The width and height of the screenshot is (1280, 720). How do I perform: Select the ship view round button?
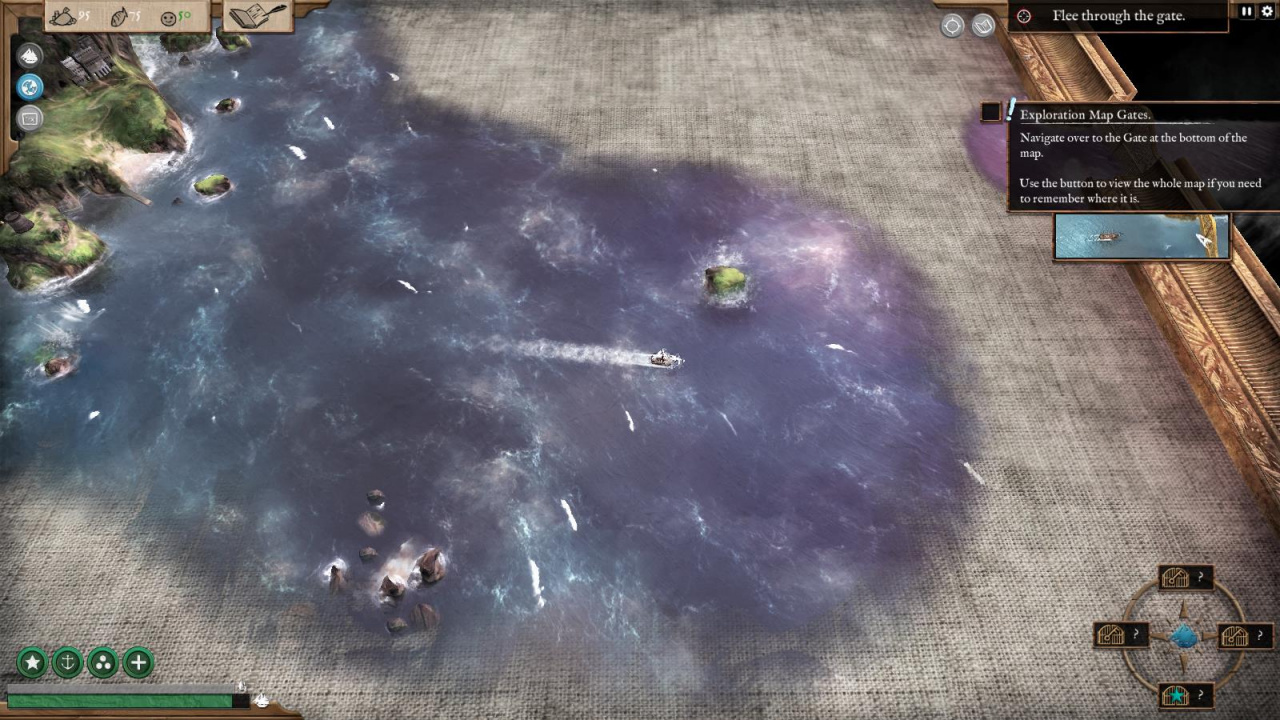pos(30,55)
